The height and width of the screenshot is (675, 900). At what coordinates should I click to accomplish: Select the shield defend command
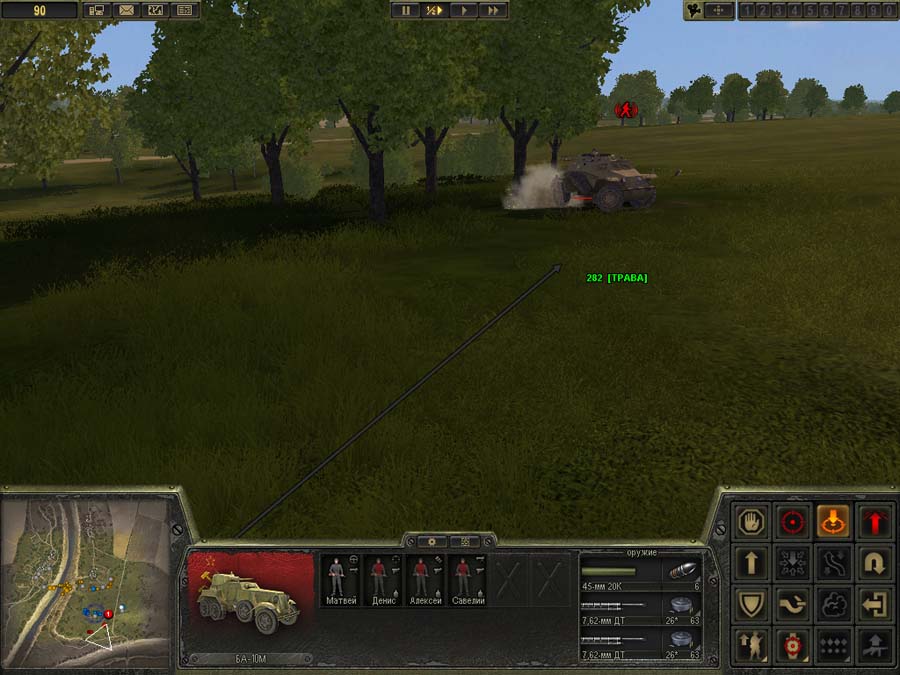752,604
